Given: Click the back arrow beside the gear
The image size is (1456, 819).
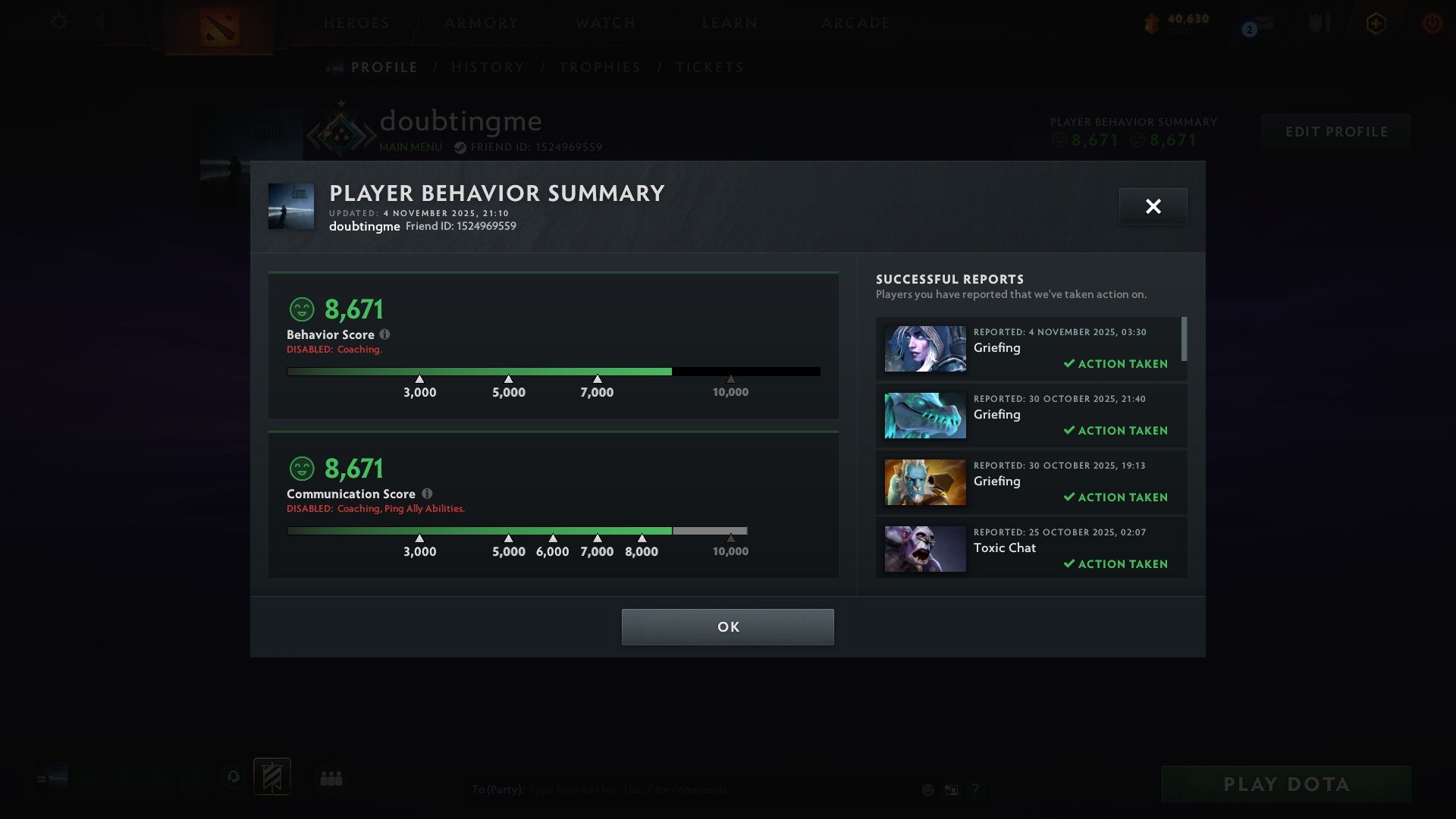Looking at the screenshot, I should coord(99,22).
